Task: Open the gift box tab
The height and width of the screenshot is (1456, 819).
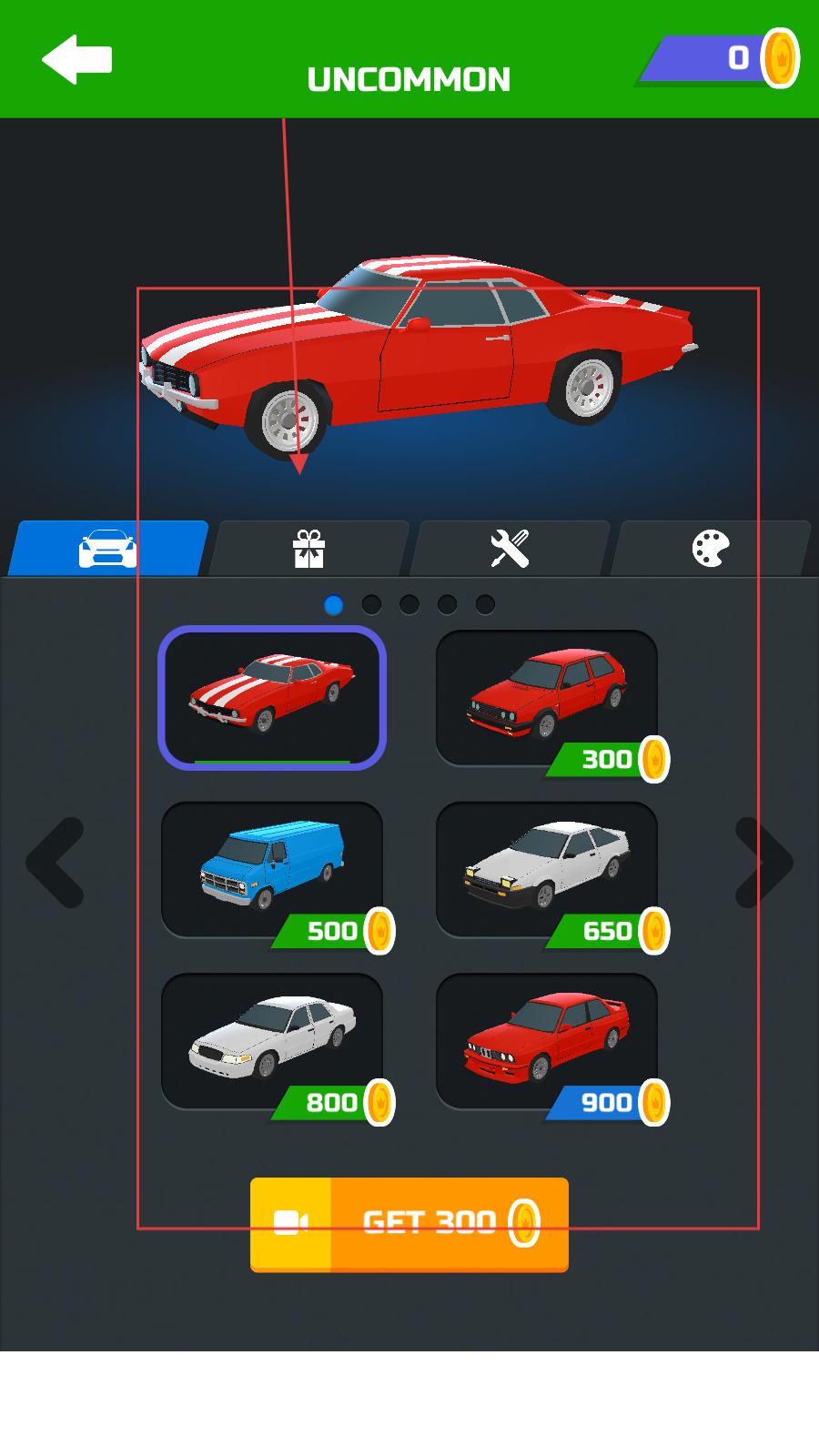Action: 308,549
